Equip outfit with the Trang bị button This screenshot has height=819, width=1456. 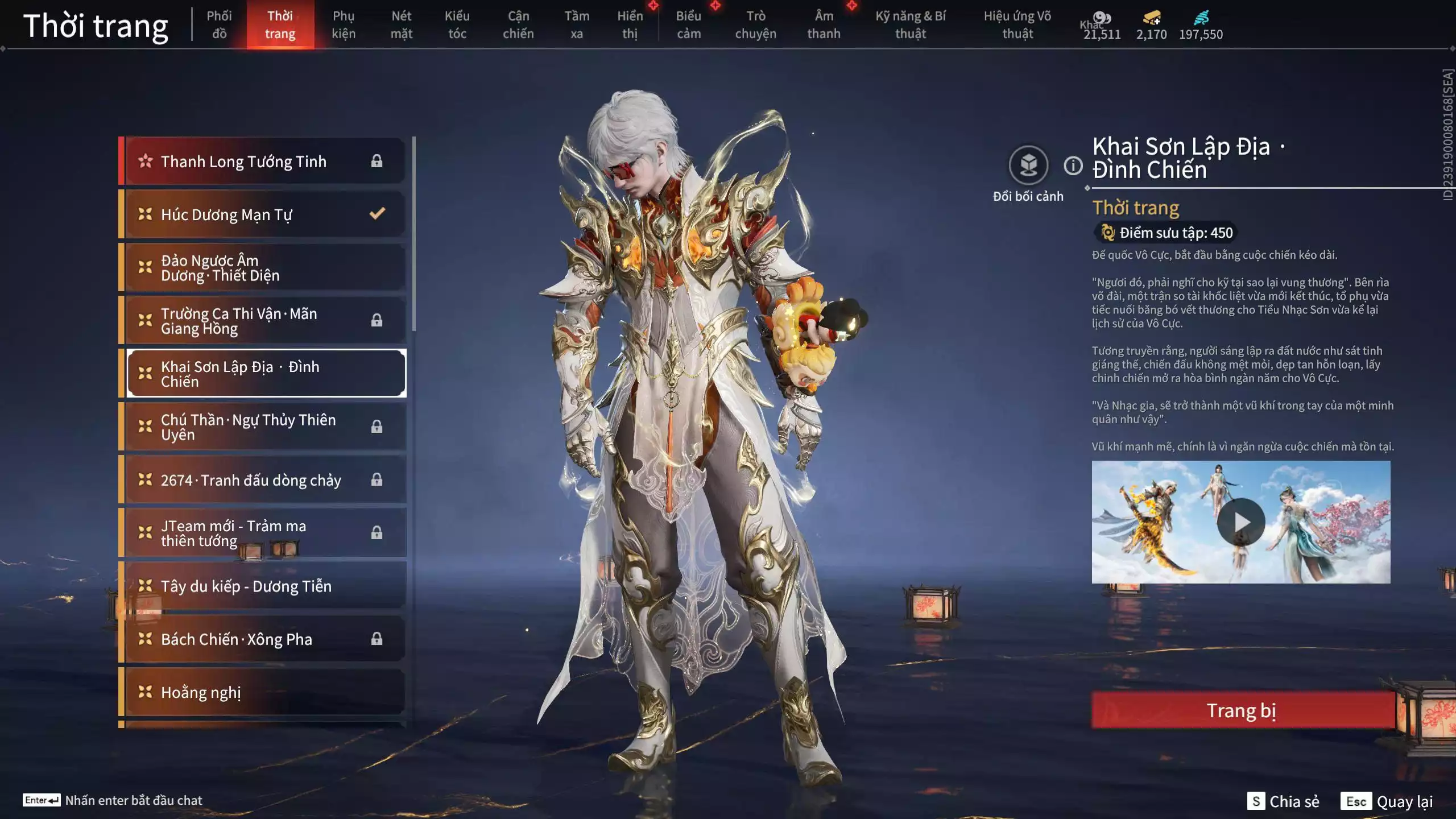click(x=1242, y=710)
